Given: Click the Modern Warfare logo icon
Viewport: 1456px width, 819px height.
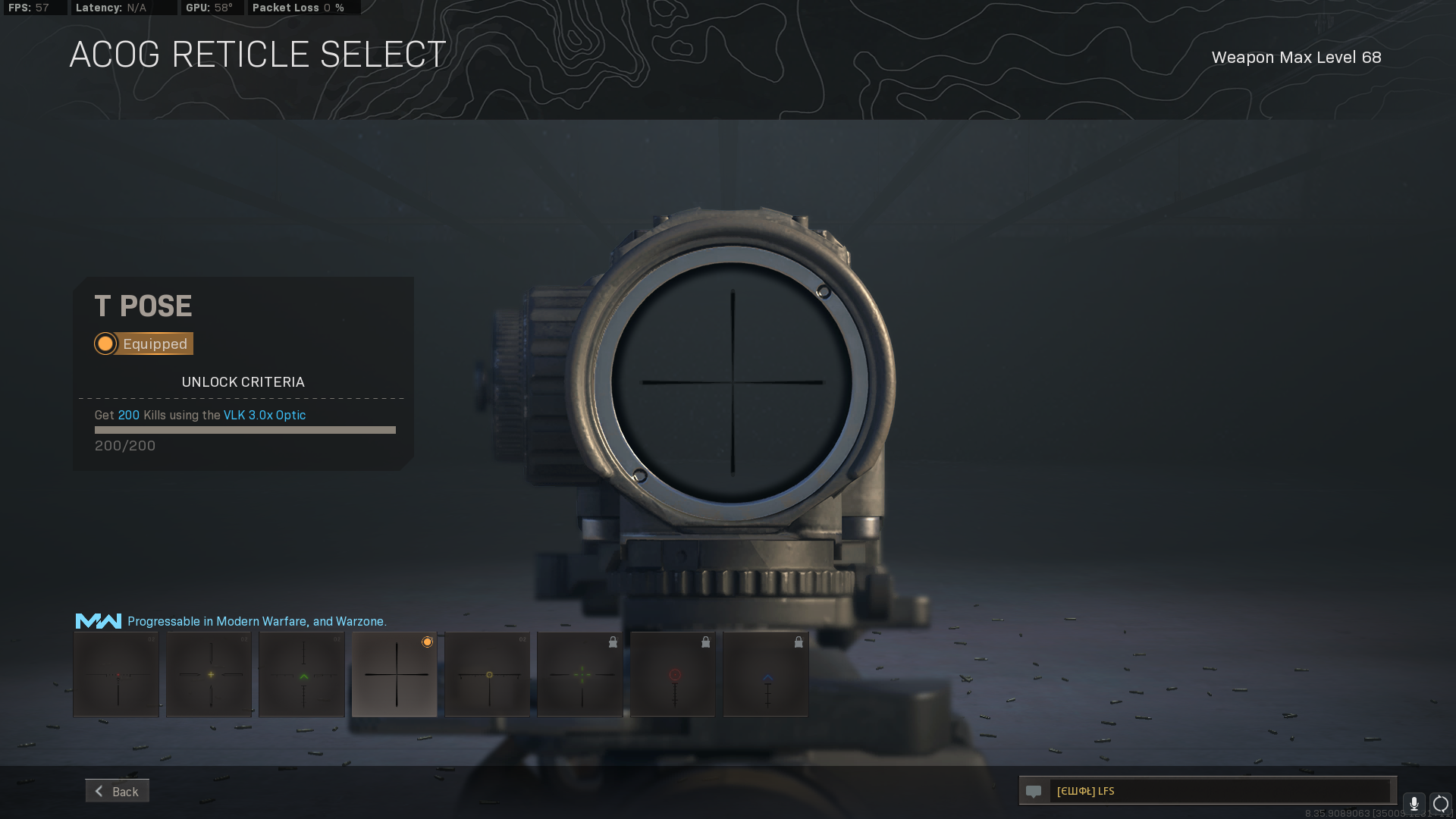Looking at the screenshot, I should [97, 621].
